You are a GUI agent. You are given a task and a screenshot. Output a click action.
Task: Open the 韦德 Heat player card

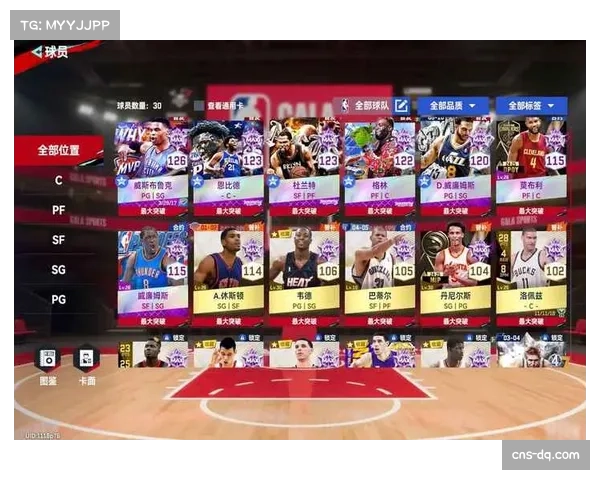tap(304, 270)
